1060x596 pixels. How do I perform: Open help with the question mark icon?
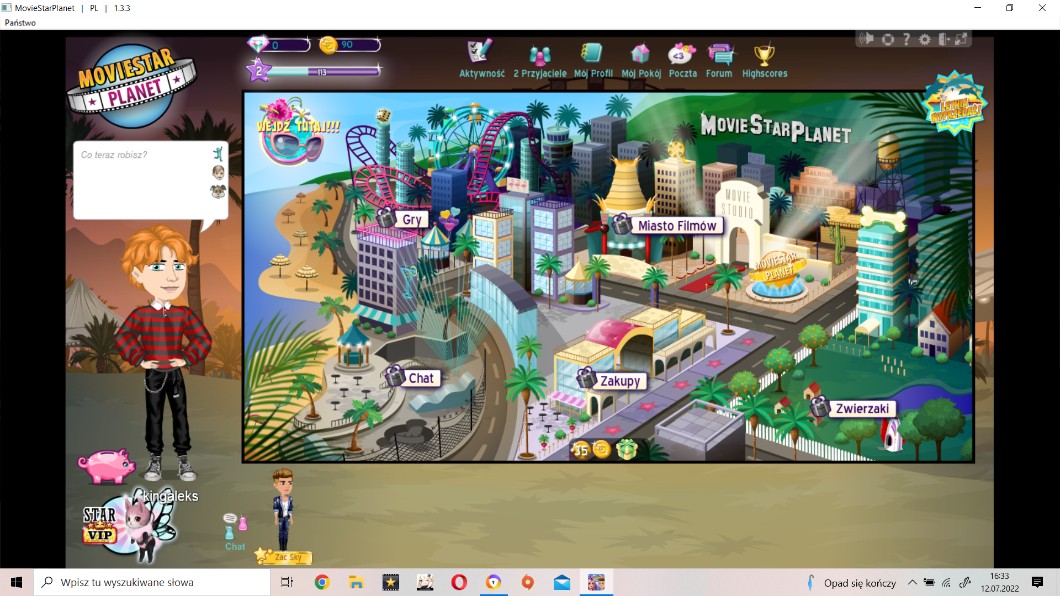pyautogui.click(x=906, y=39)
